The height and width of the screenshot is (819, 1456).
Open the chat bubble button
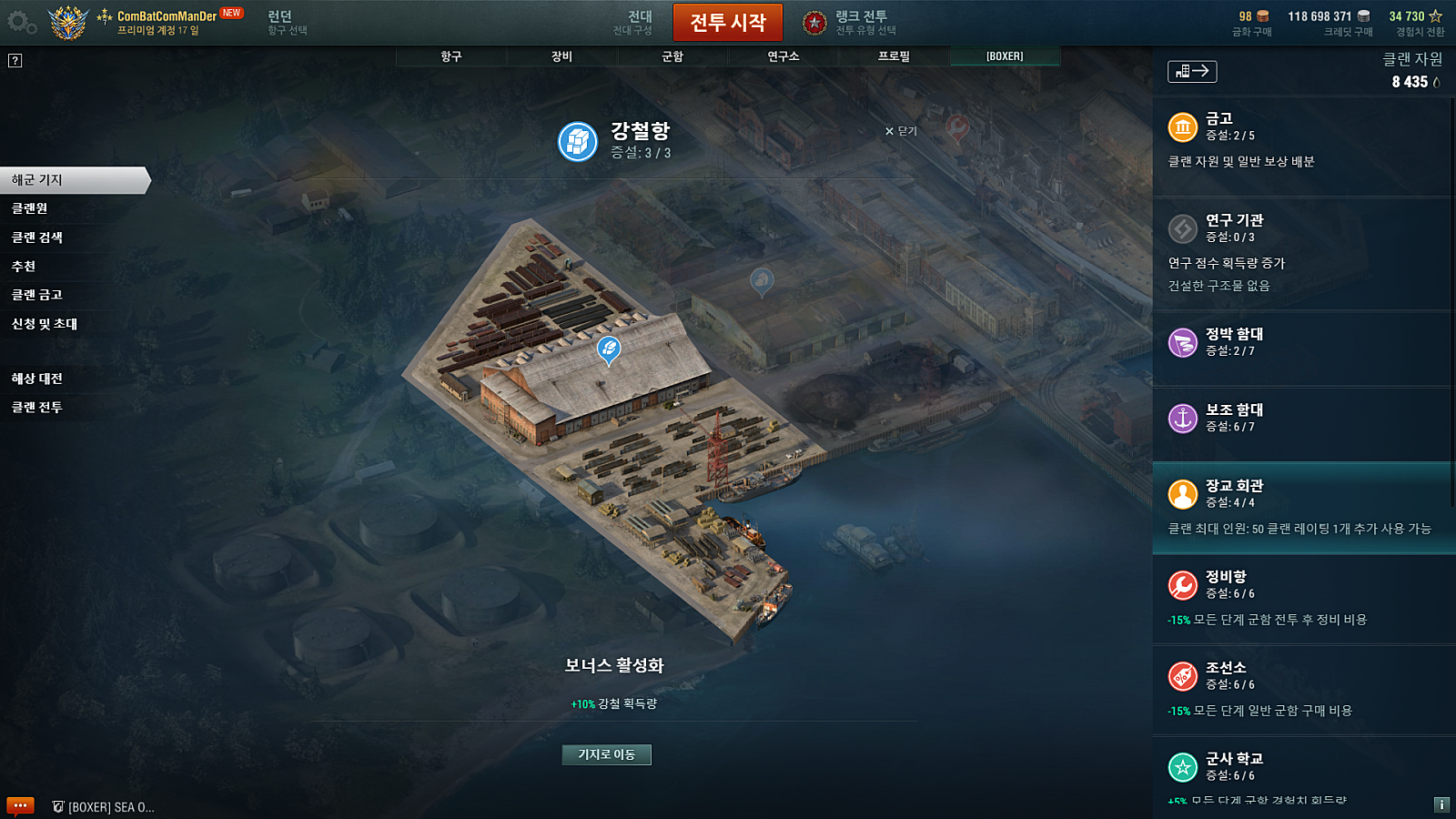[20, 805]
